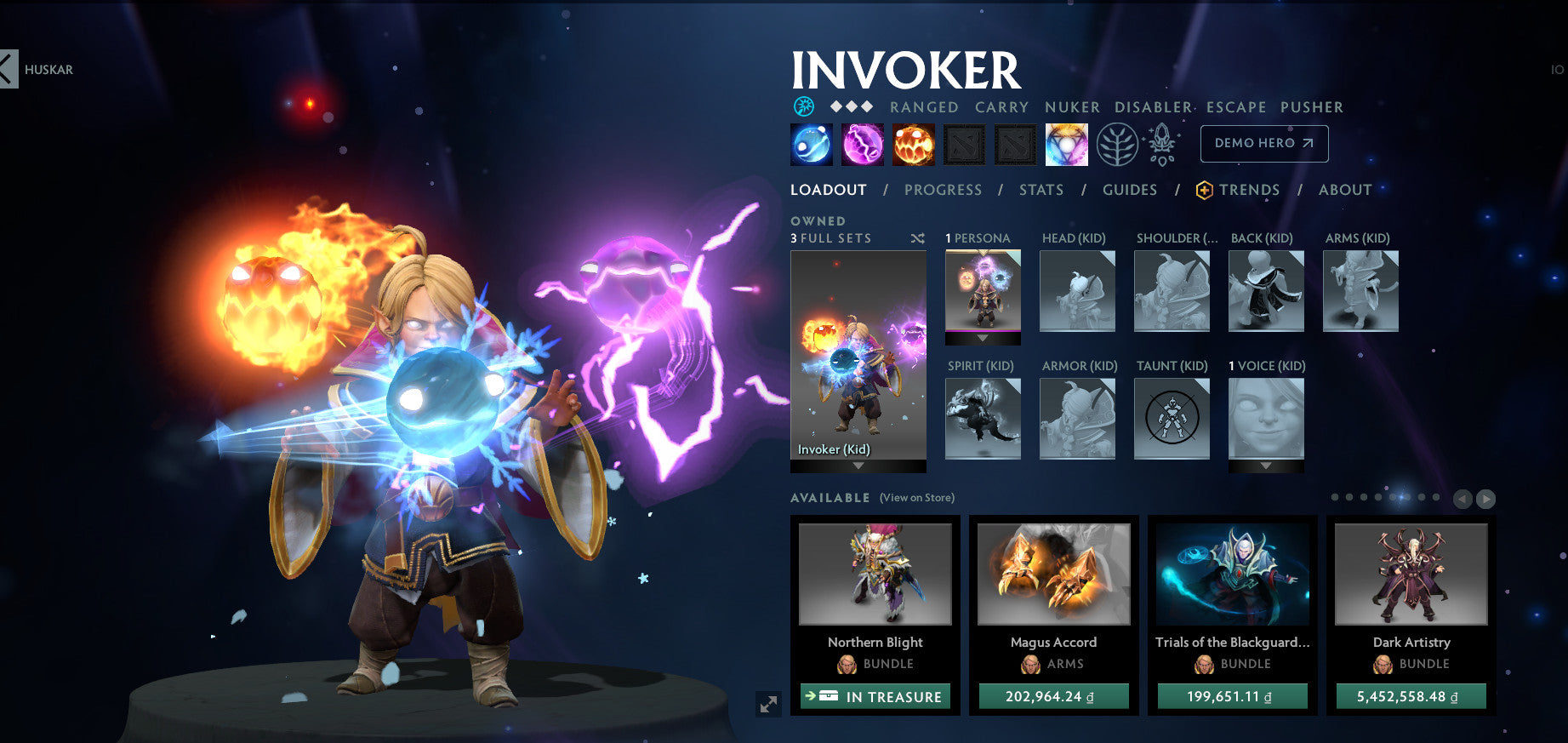Expand the Invoker (Kid) set dropdown arrow
Screen dimensions: 1568x743
[x=858, y=465]
